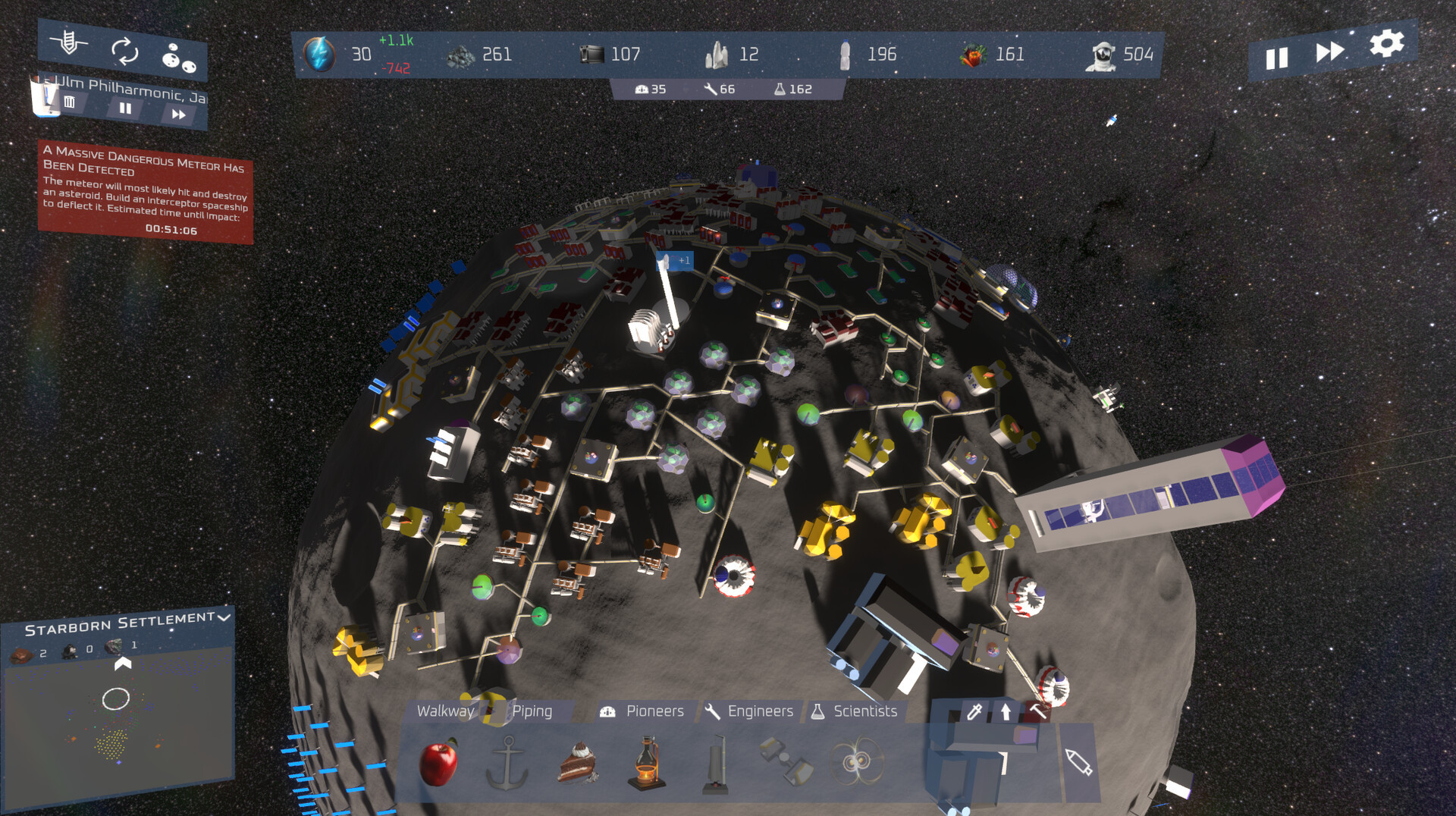The image size is (1456, 816).
Task: Click the circular arrows cycle icon
Action: (124, 52)
